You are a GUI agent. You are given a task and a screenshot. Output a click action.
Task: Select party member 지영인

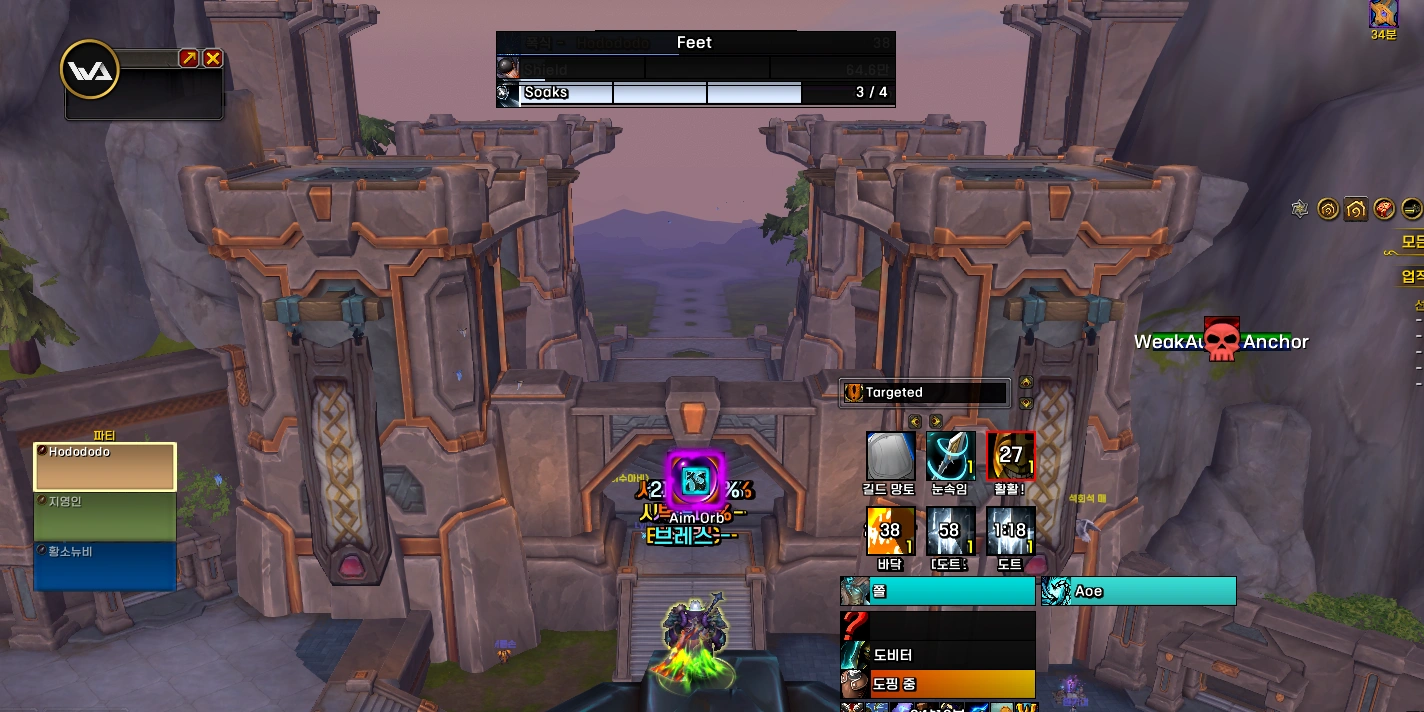click(105, 516)
